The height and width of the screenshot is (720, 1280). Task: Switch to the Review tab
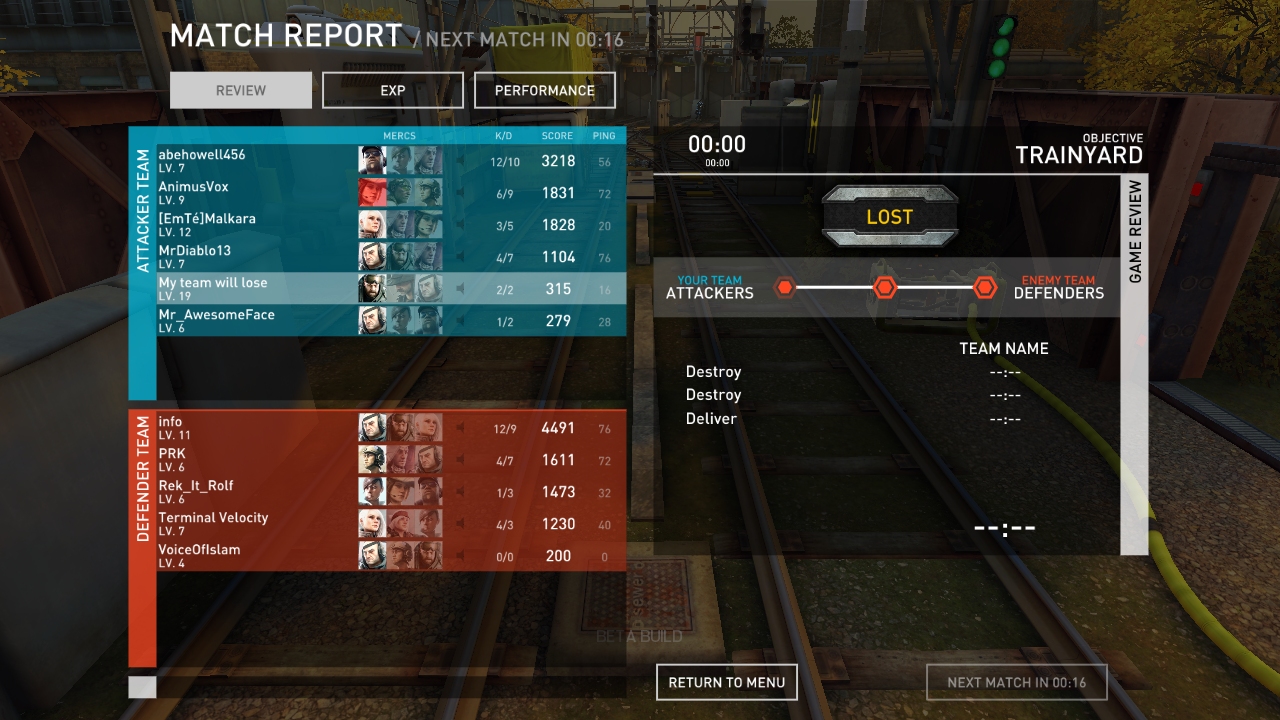point(241,90)
